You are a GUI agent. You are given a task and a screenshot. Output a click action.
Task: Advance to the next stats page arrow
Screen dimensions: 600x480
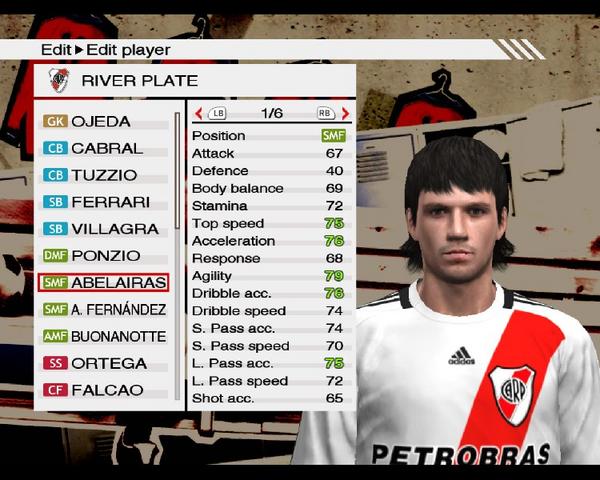(345, 114)
